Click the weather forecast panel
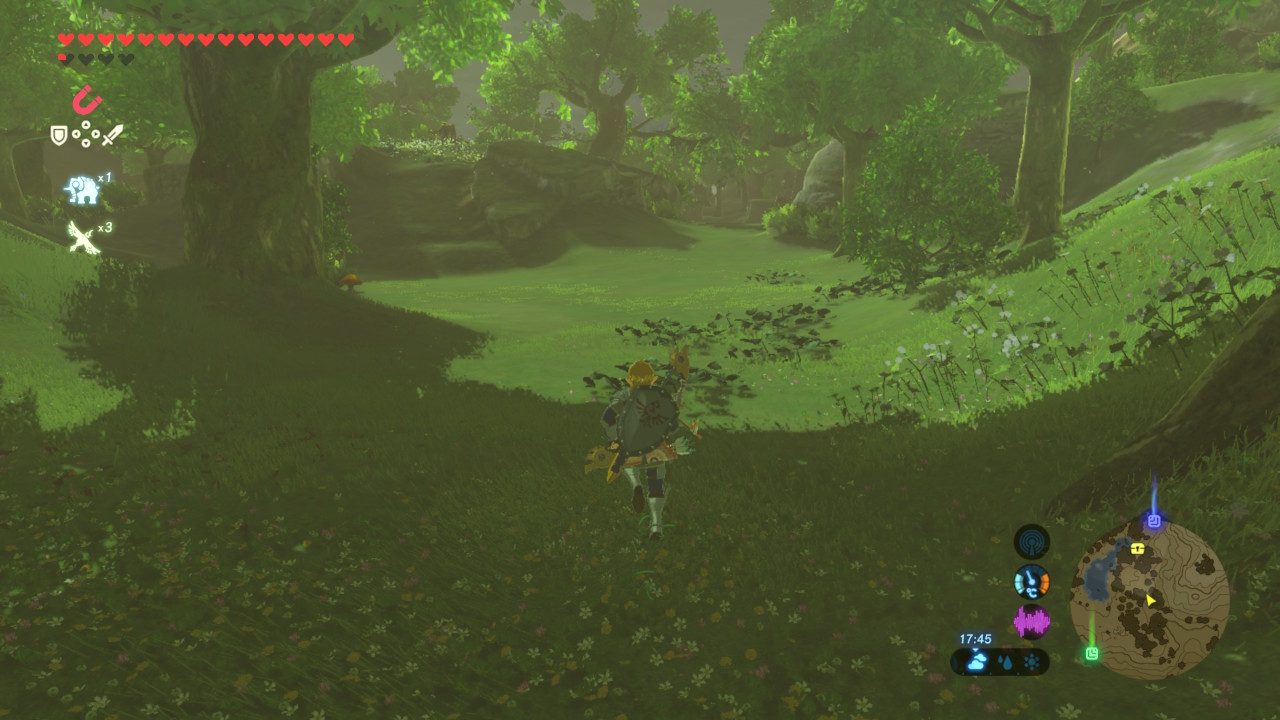 [1000, 661]
